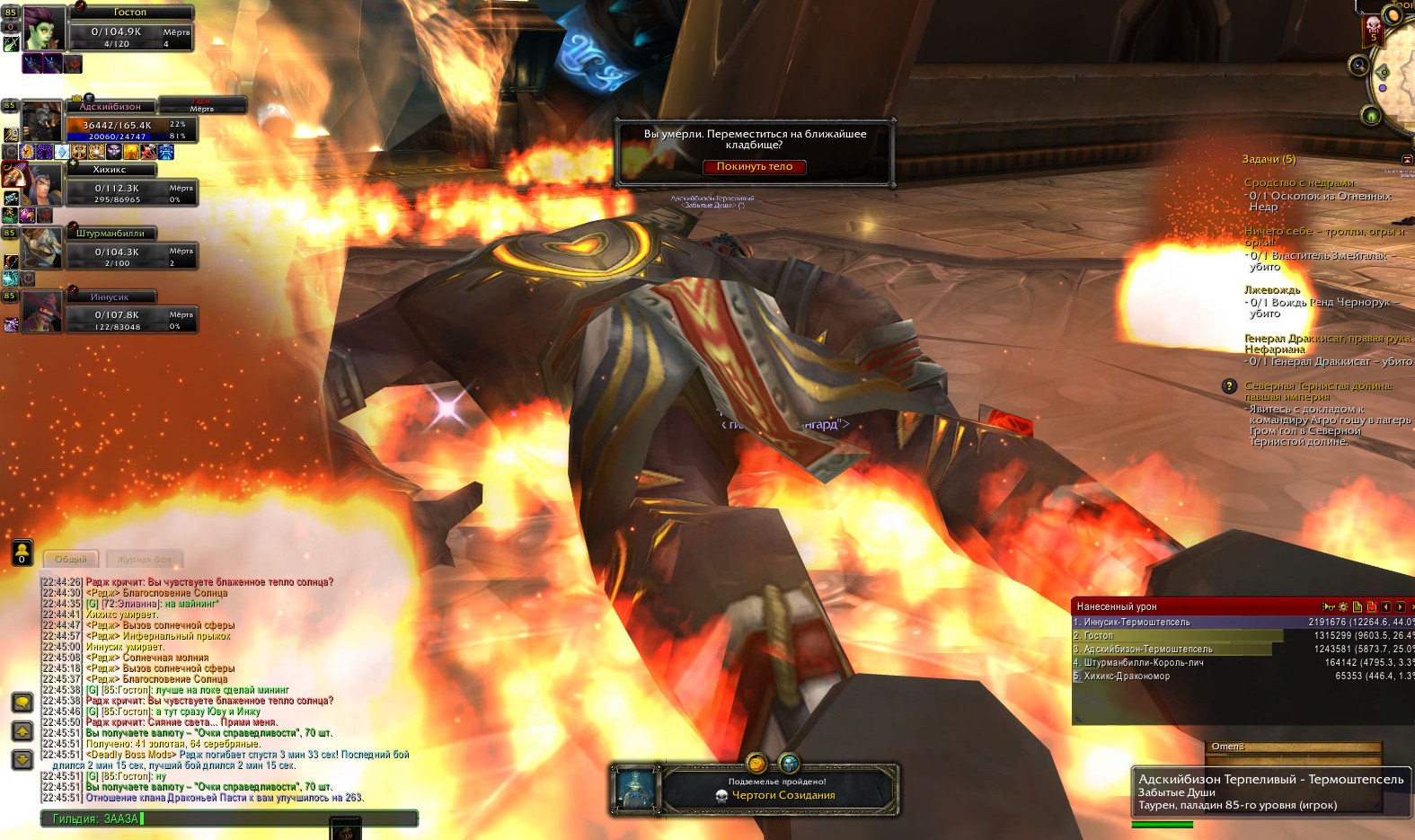Open the minimap tracking magnifier button
Screen dimensions: 1415x840
pos(1358,65)
